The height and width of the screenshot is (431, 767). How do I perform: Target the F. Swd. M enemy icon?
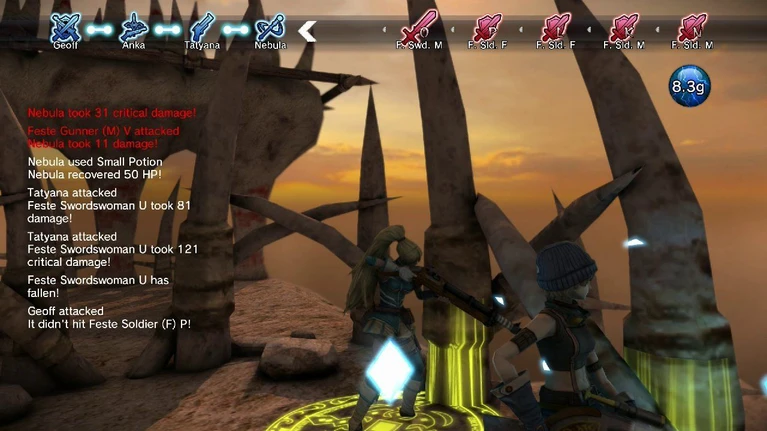[419, 27]
